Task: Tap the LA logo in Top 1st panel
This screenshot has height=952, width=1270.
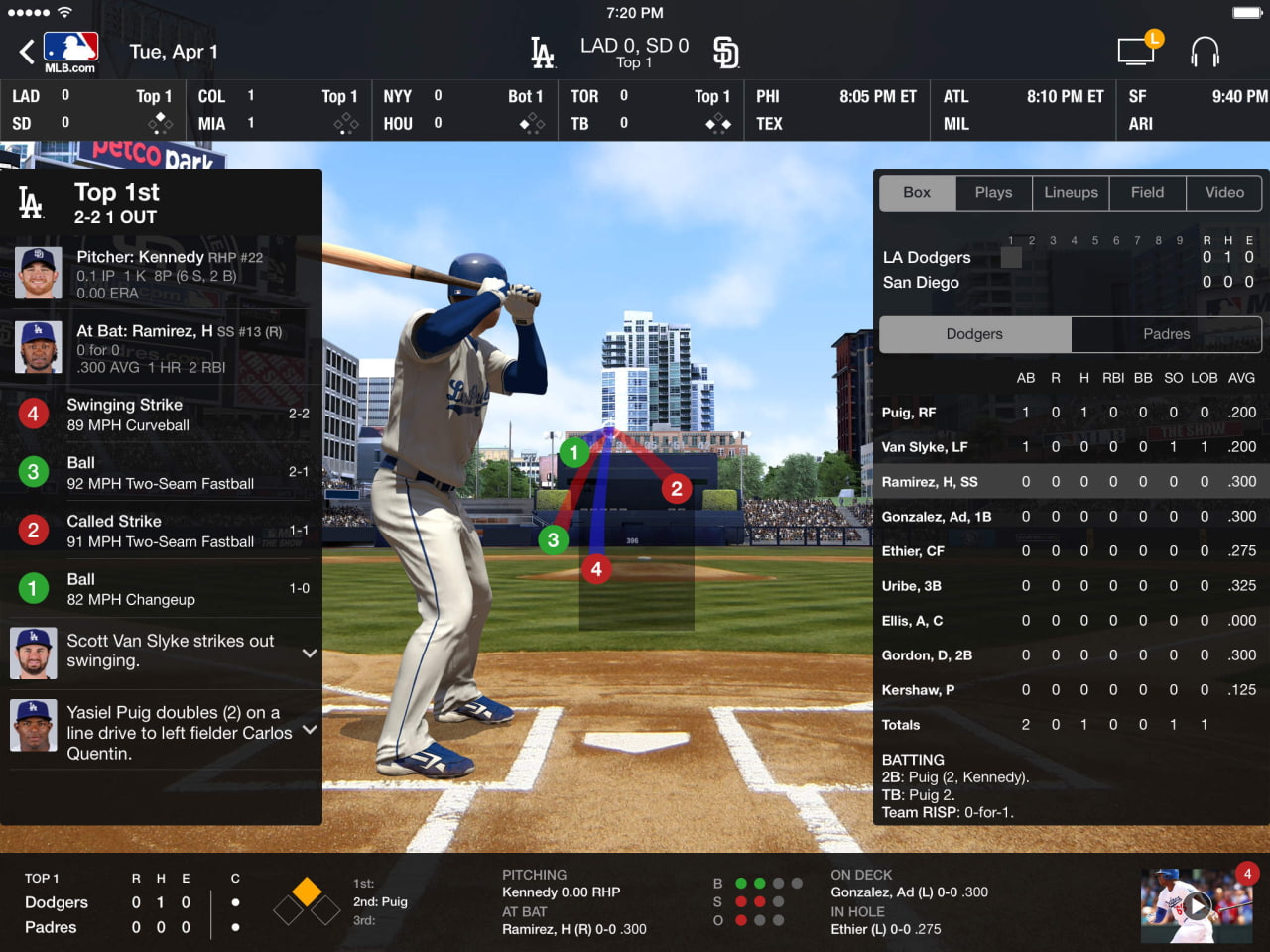Action: click(31, 202)
